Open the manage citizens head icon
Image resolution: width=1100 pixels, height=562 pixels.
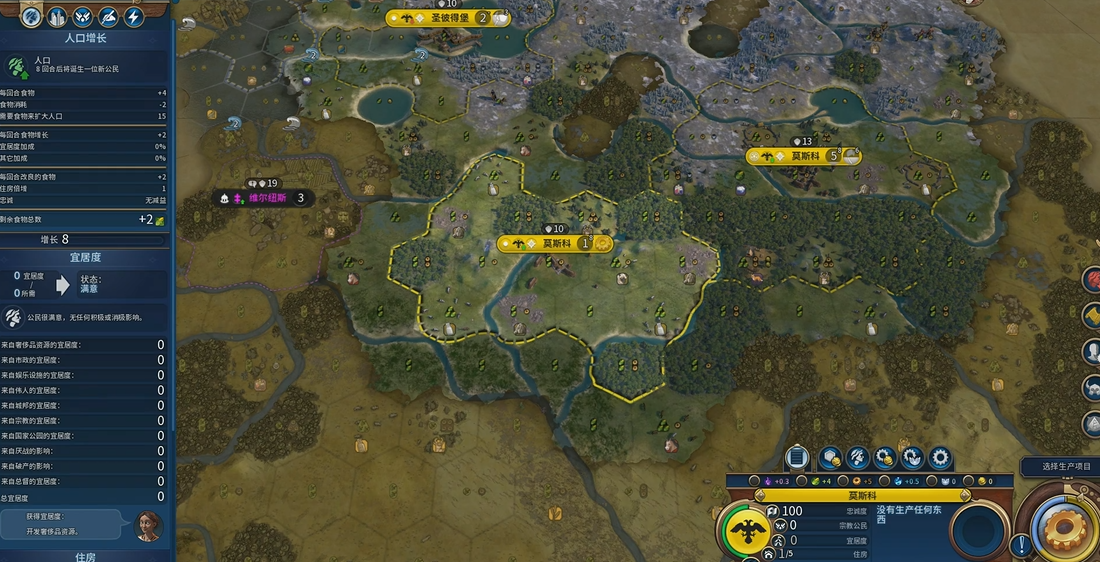coord(857,458)
